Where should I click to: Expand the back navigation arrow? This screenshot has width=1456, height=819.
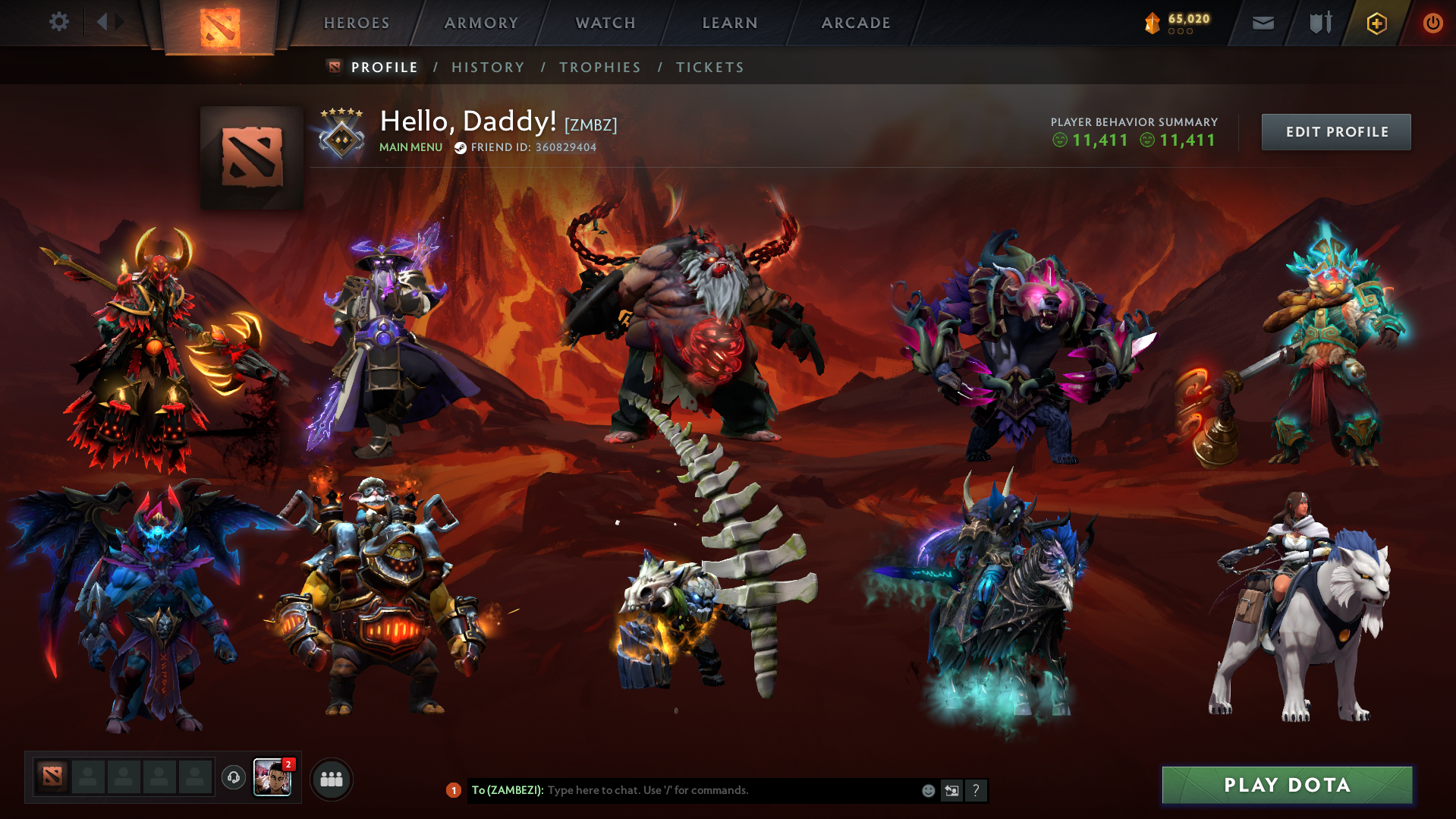pyautogui.click(x=102, y=21)
